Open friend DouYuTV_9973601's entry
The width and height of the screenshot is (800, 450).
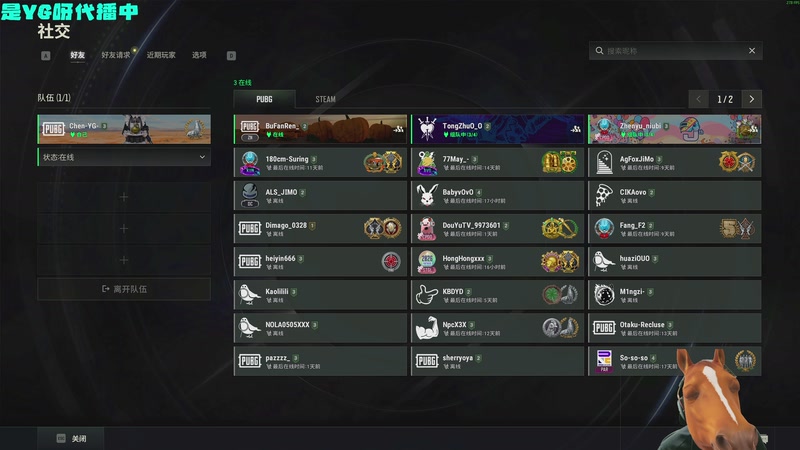click(497, 229)
